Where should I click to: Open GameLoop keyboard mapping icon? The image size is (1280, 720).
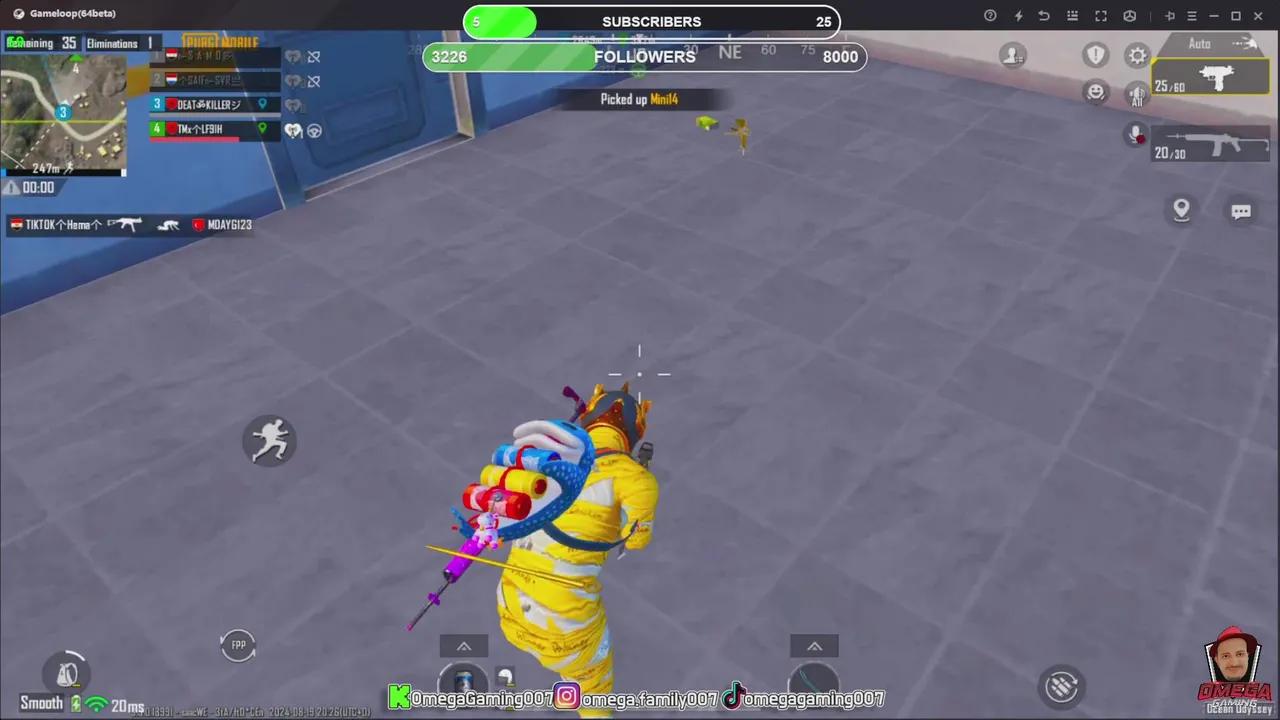click(1072, 15)
